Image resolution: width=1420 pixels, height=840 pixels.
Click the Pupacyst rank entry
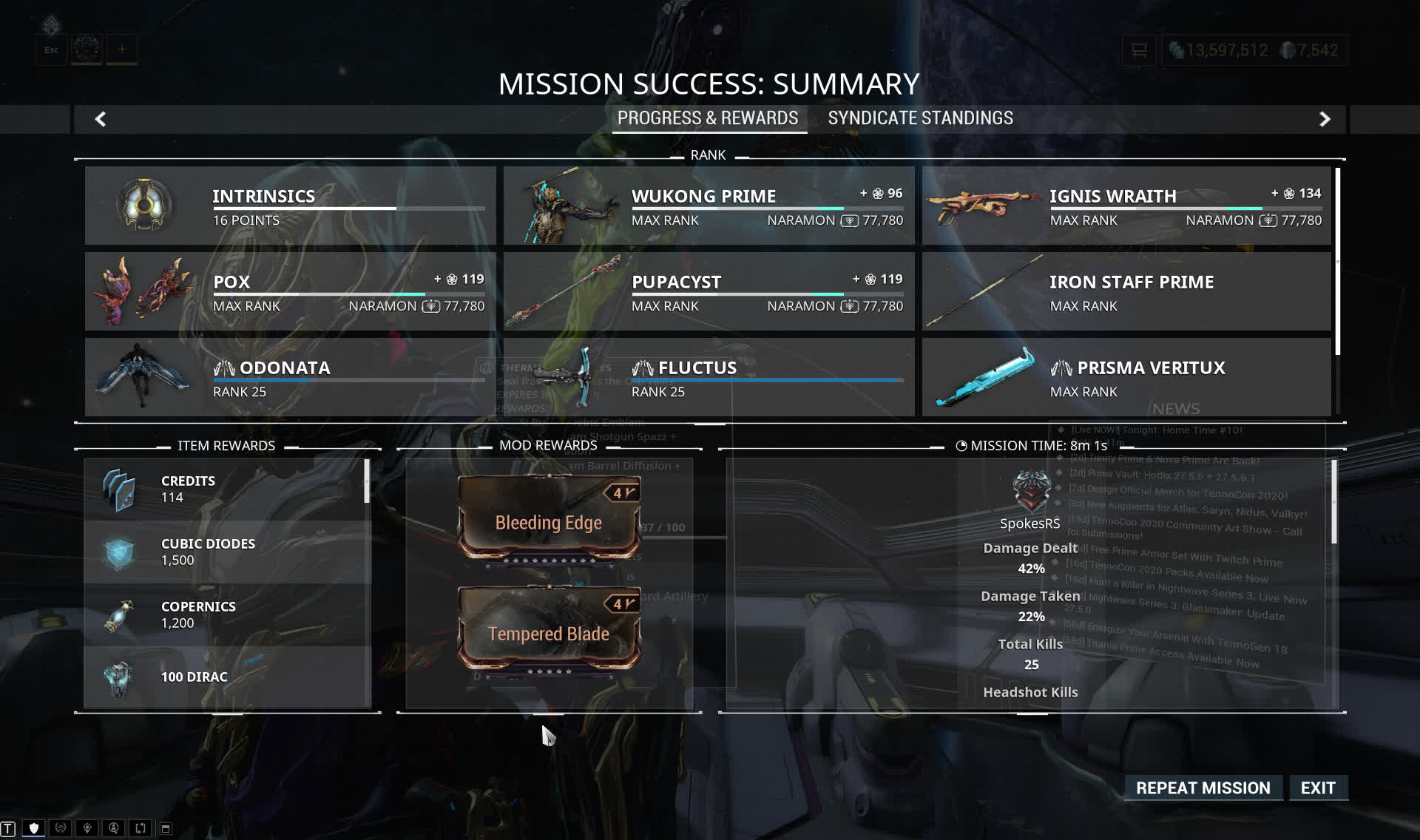(x=709, y=291)
